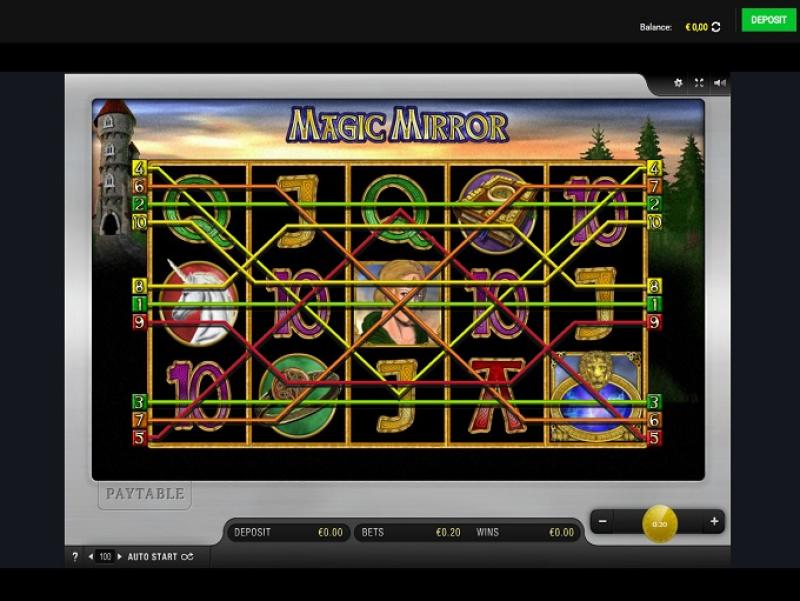Spin the reels with the gold button
The height and width of the screenshot is (601, 800).
[x=659, y=523]
